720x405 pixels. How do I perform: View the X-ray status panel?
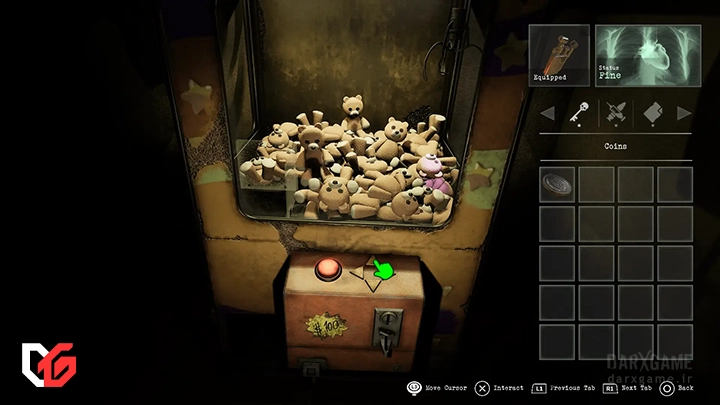(643, 55)
